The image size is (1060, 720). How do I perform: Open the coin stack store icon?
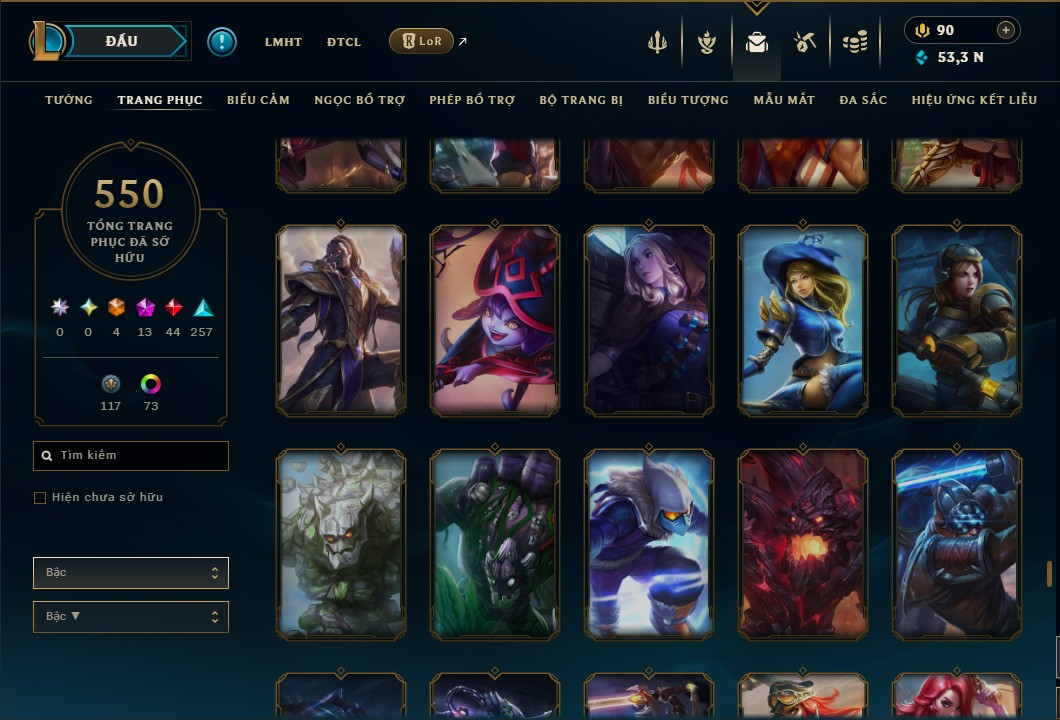854,42
